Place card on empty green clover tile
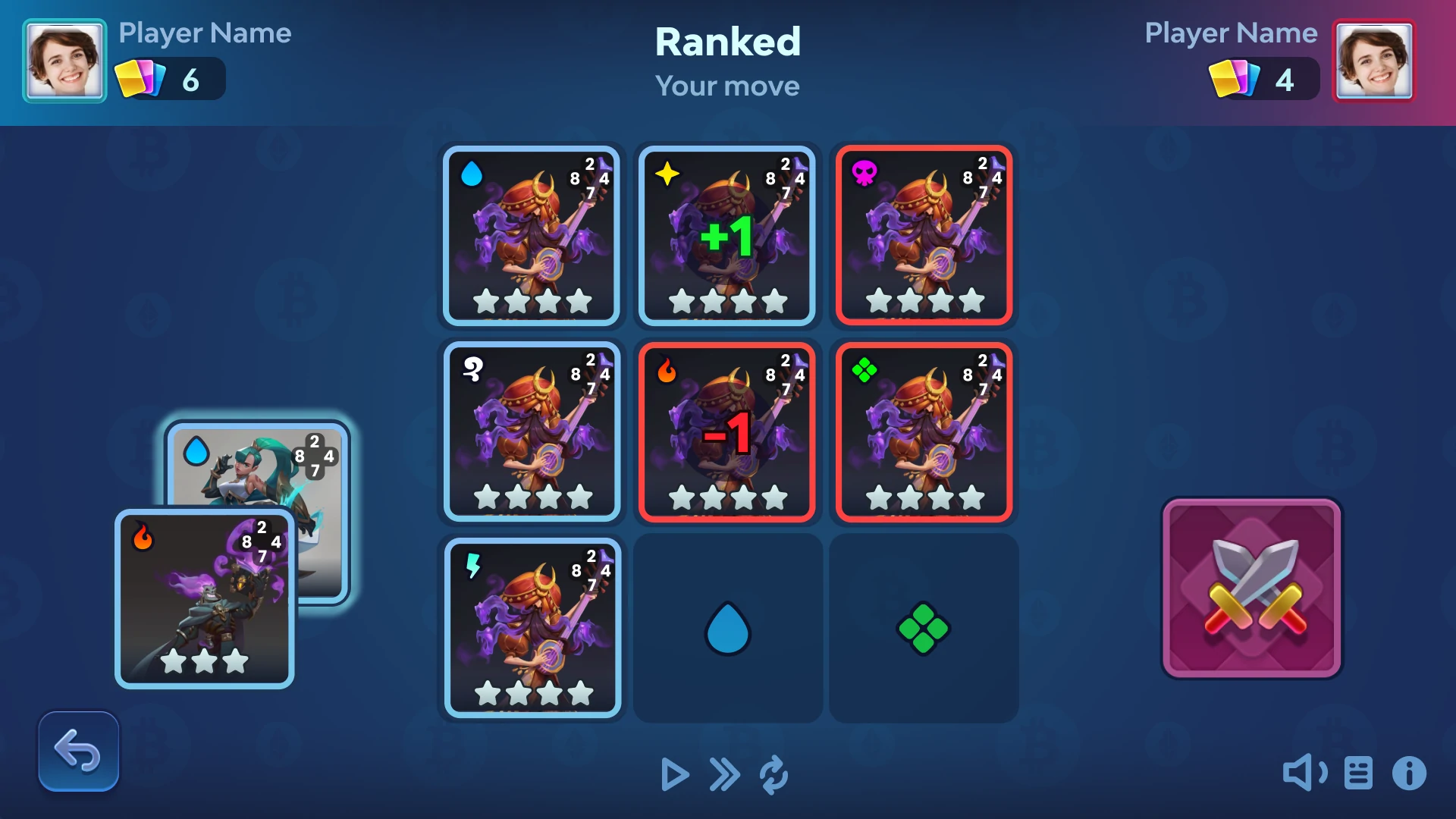This screenshot has height=819, width=1456. pos(923,628)
